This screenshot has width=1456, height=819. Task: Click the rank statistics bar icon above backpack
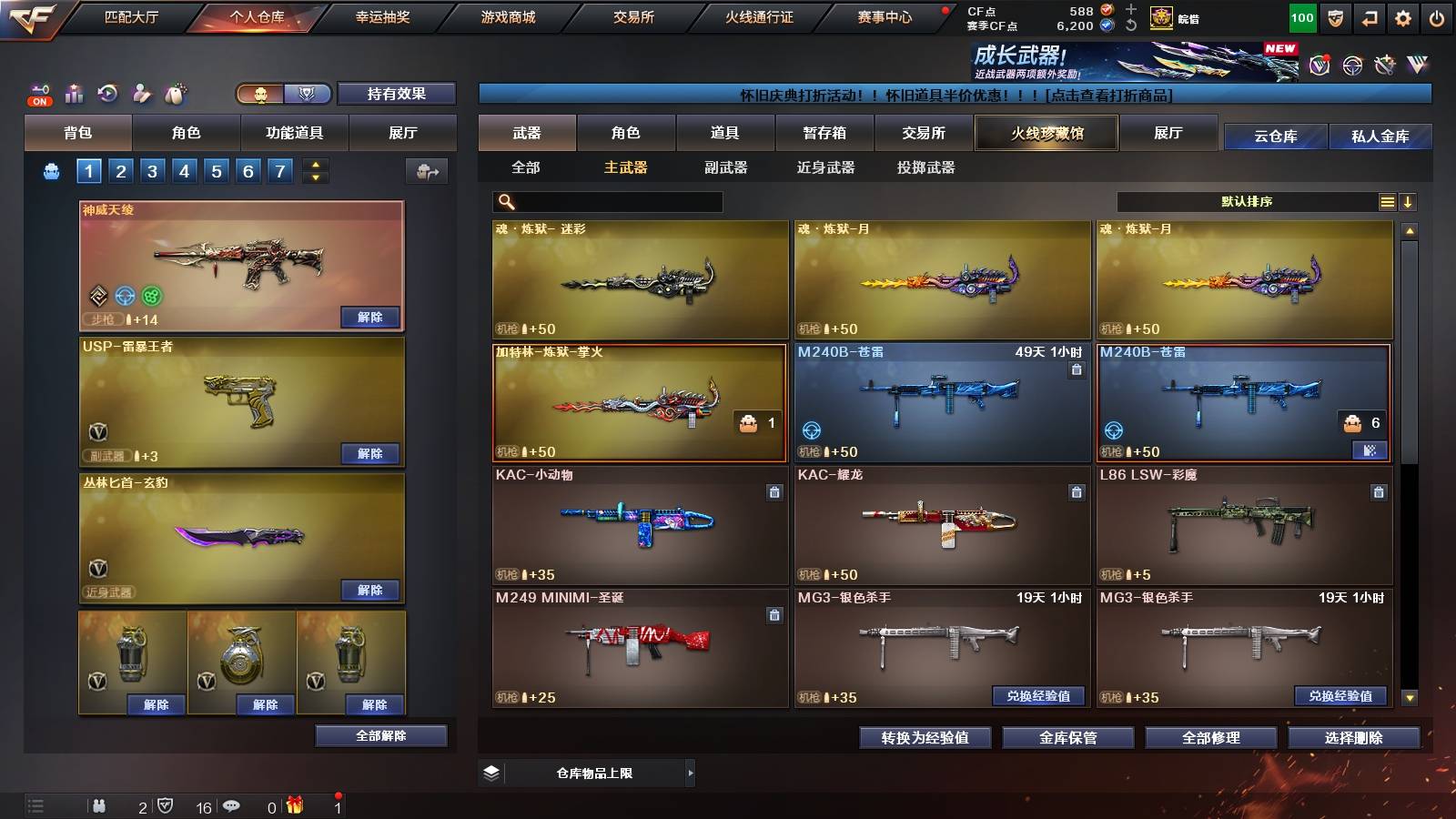(76, 92)
